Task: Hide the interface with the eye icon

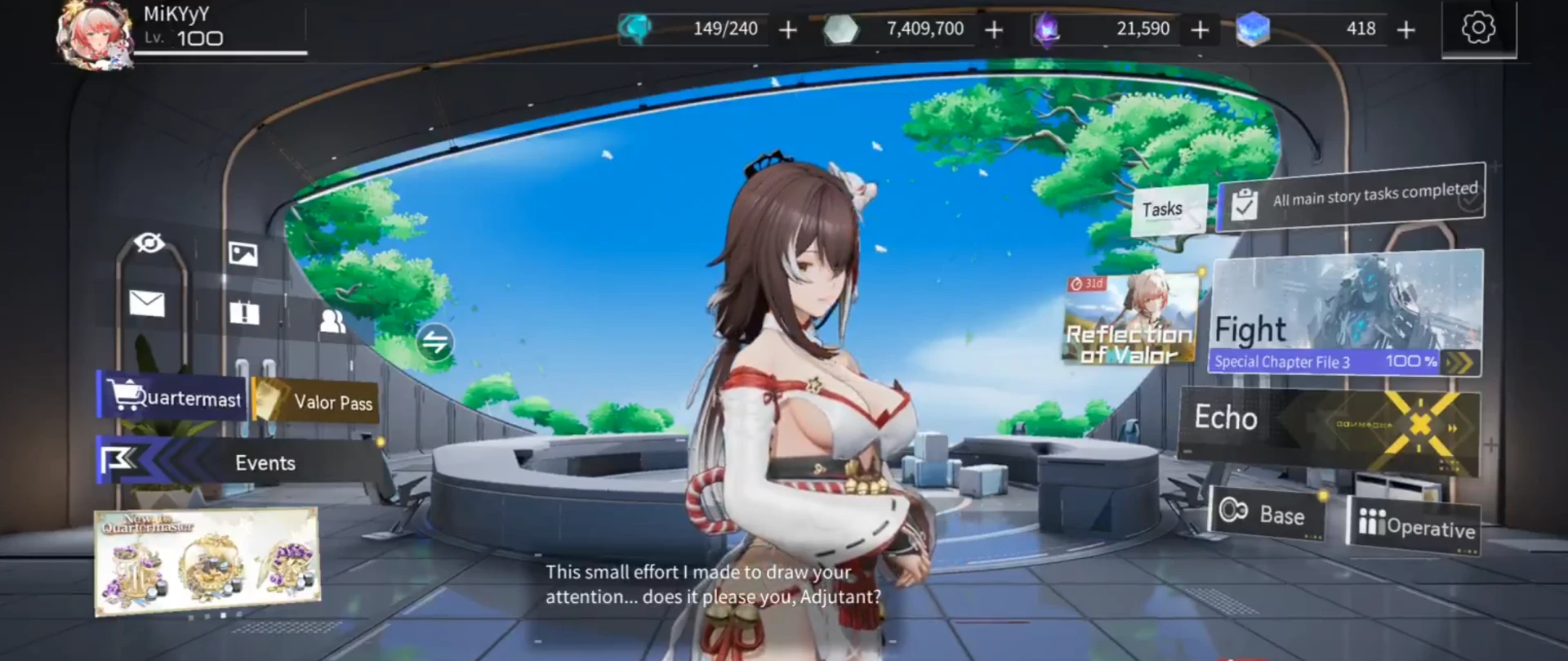Action: pos(149,243)
